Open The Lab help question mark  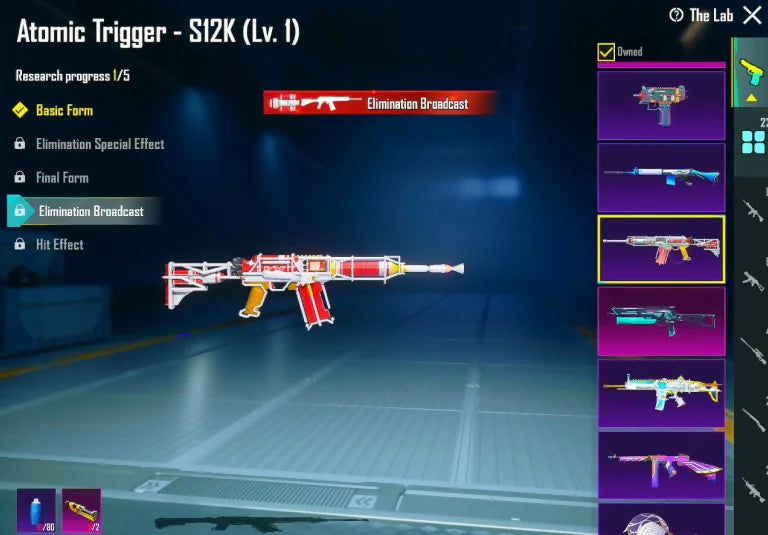pyautogui.click(x=676, y=15)
